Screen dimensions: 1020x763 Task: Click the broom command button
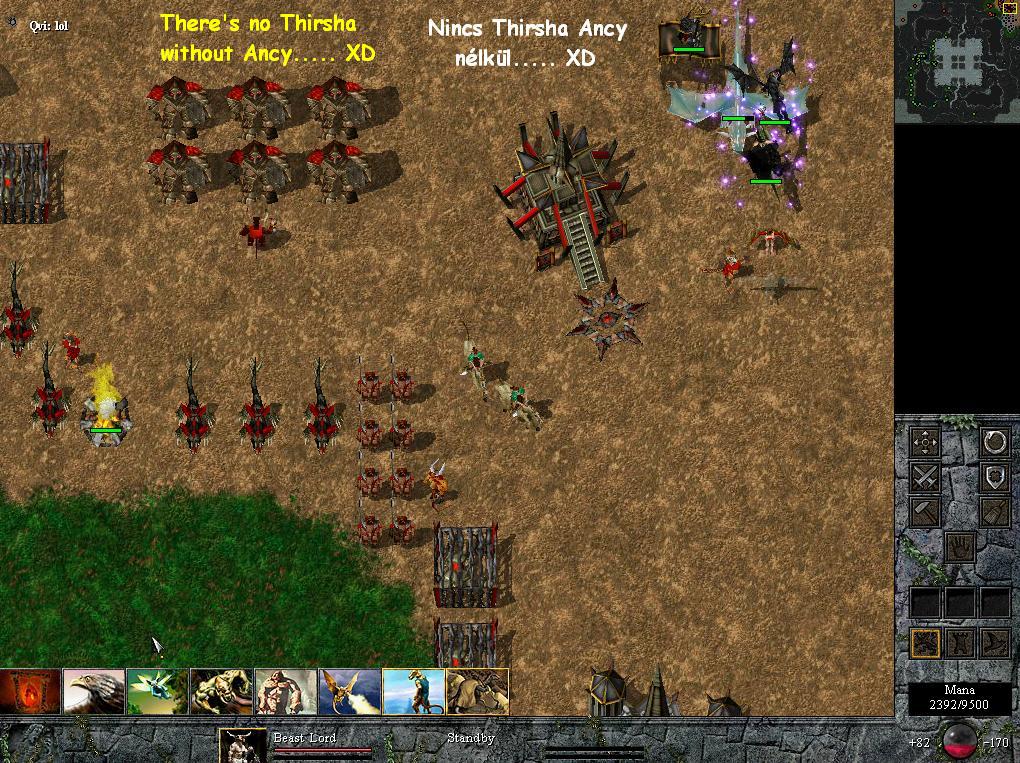[994, 512]
